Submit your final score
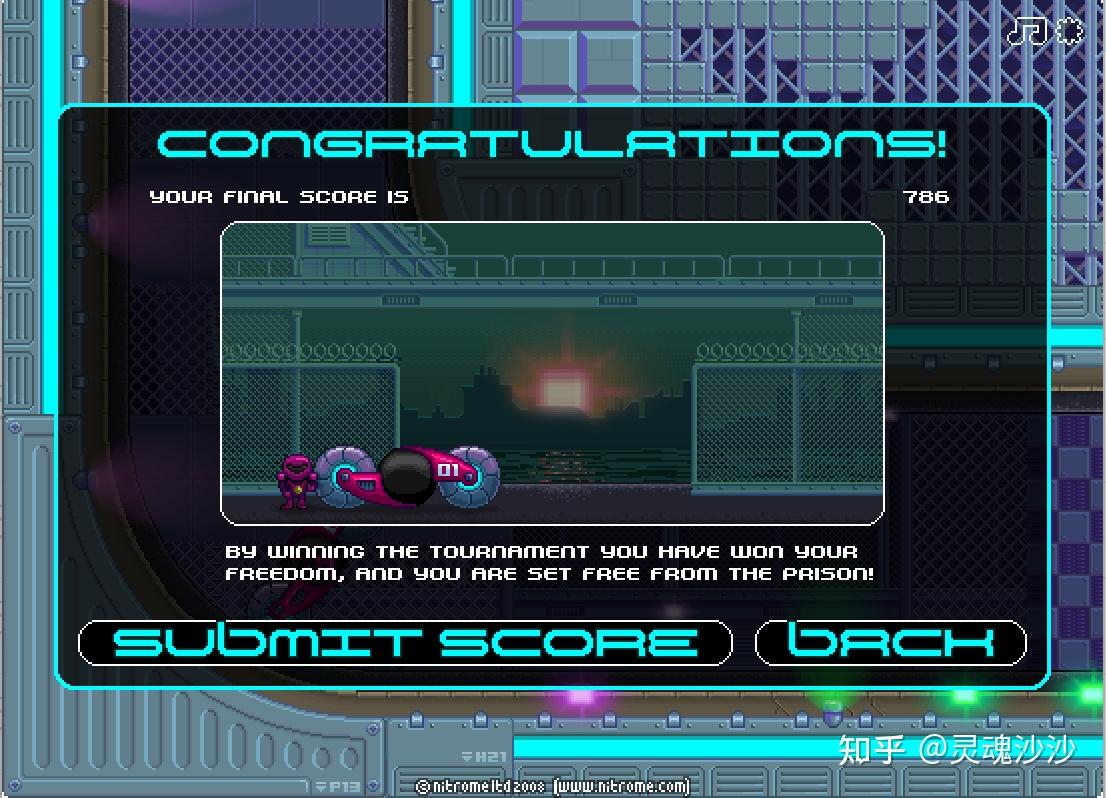Viewport: 1106px width, 798px height. (x=405, y=642)
